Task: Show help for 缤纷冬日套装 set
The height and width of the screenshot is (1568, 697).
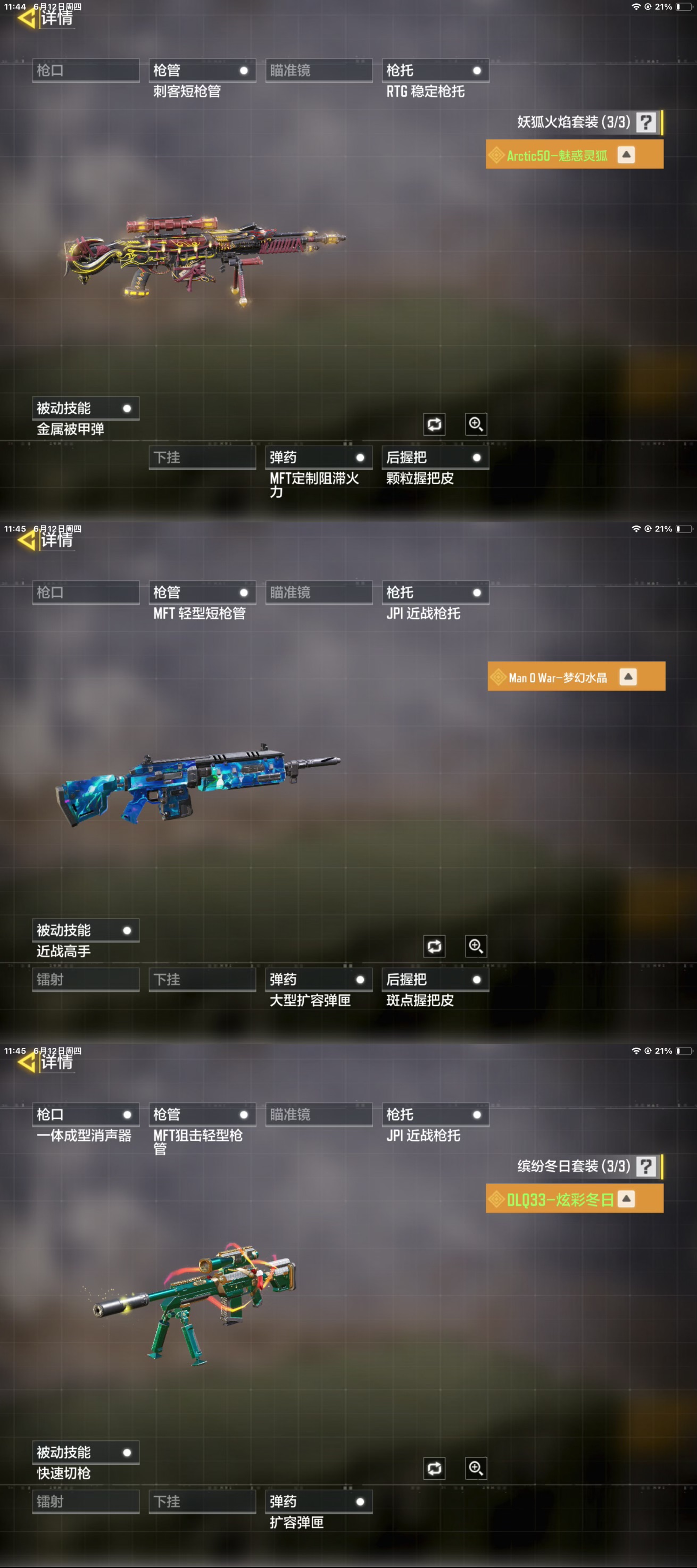Action: point(645,1167)
